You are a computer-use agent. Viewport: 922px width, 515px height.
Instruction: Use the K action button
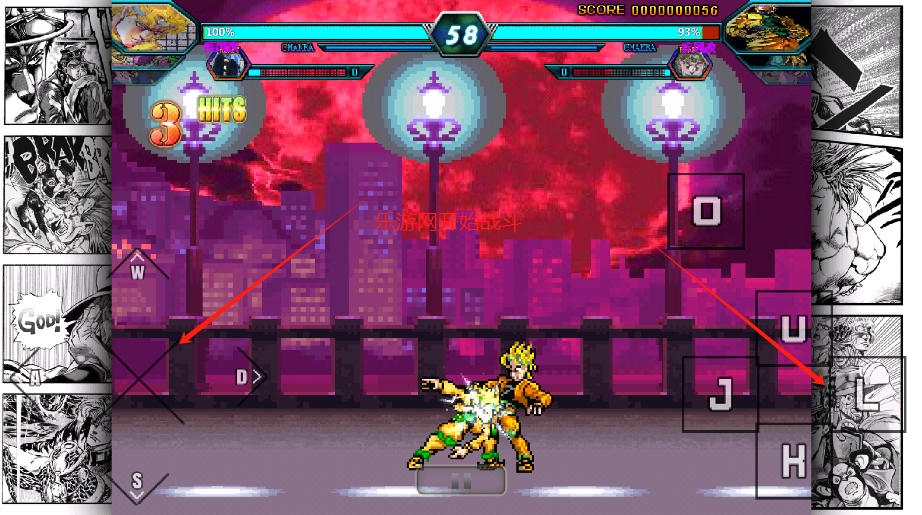(x=793, y=461)
